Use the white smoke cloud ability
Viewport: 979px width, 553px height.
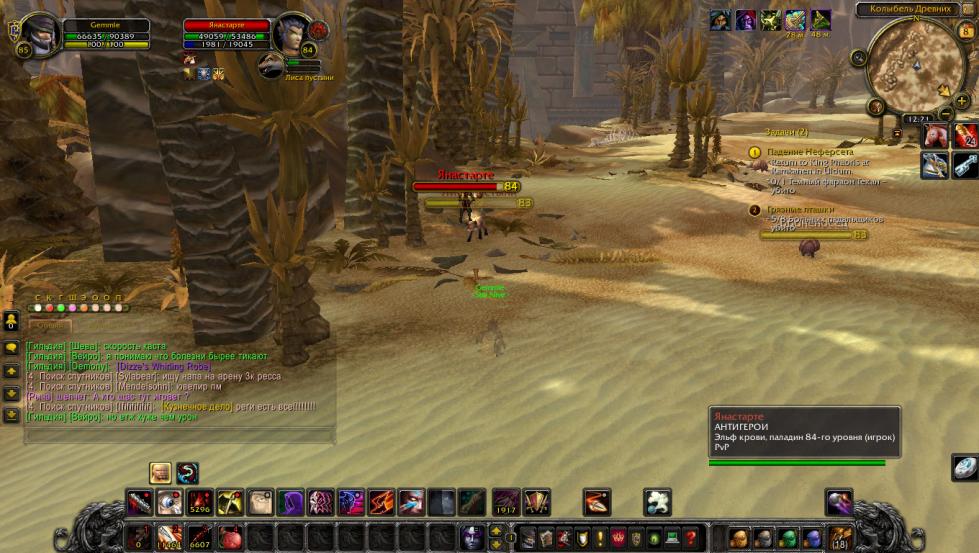657,502
